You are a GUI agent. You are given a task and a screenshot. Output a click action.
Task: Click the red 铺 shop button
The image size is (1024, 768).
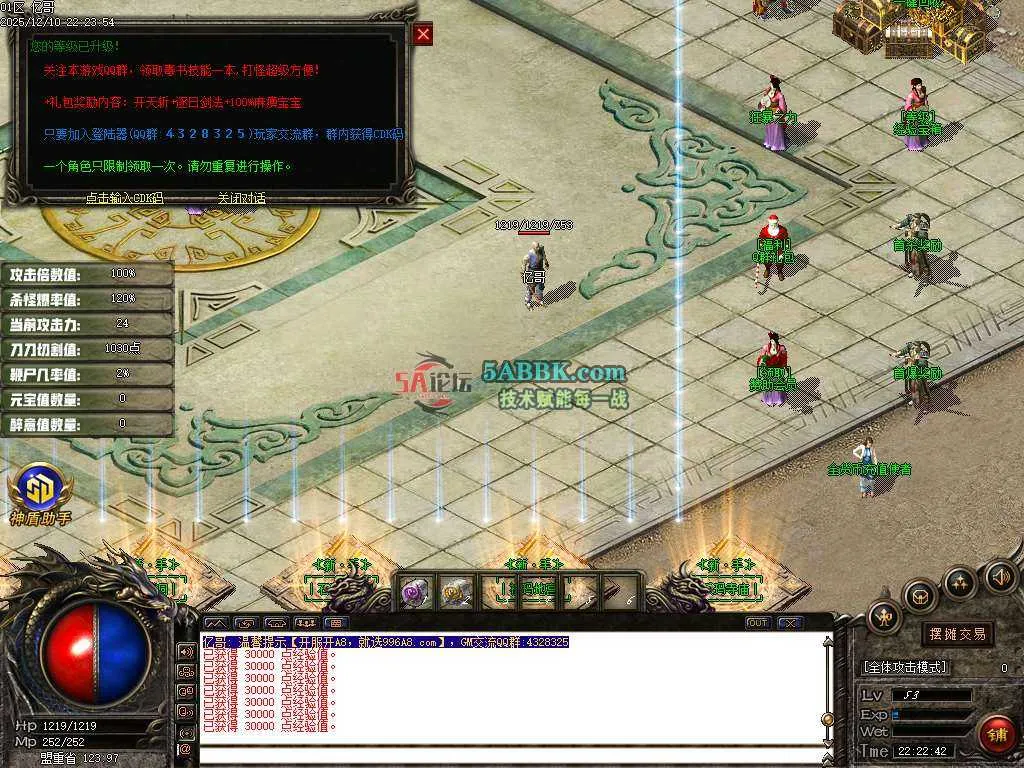click(995, 735)
